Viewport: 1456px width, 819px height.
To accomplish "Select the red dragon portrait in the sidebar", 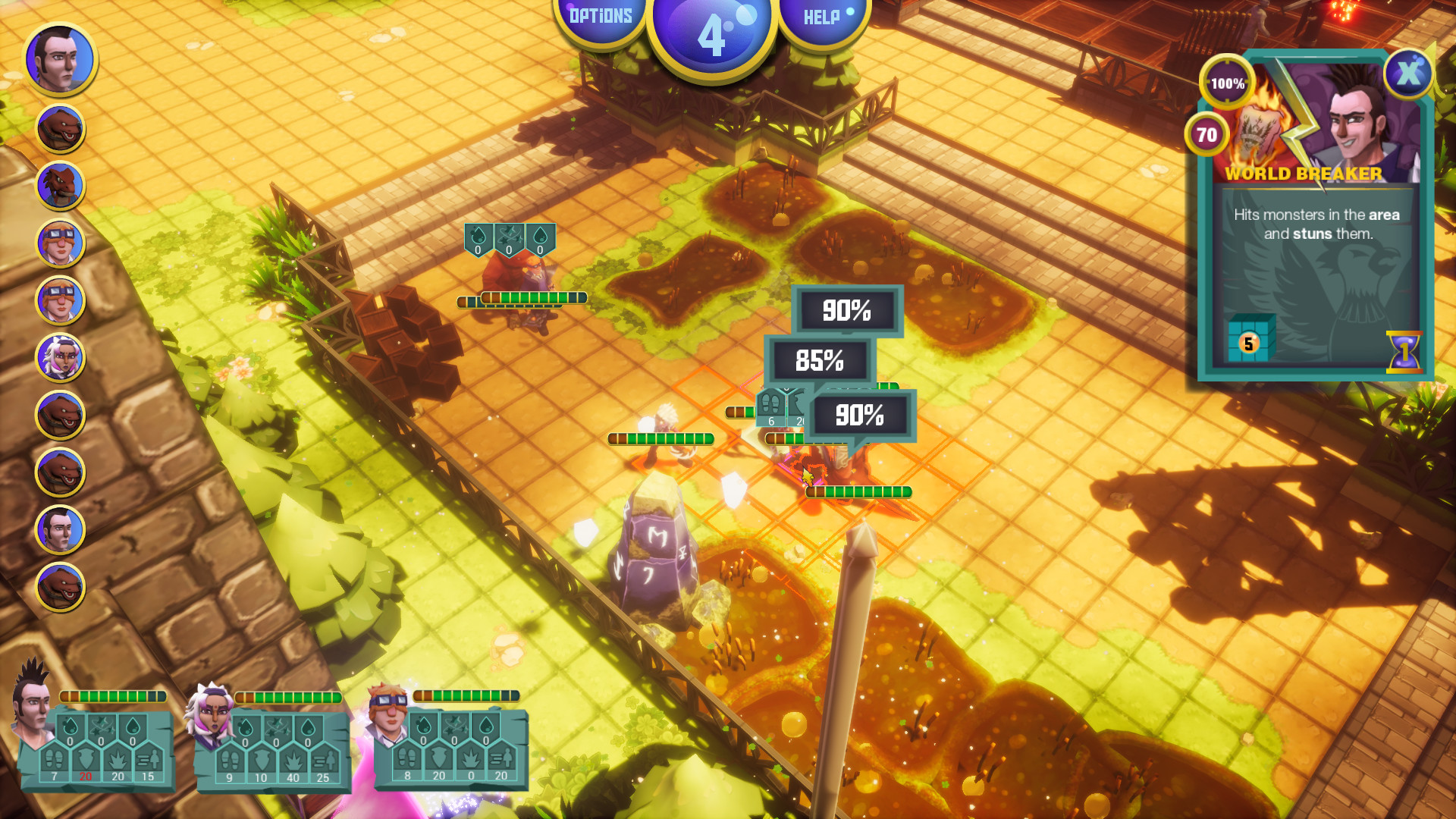I will (59, 184).
